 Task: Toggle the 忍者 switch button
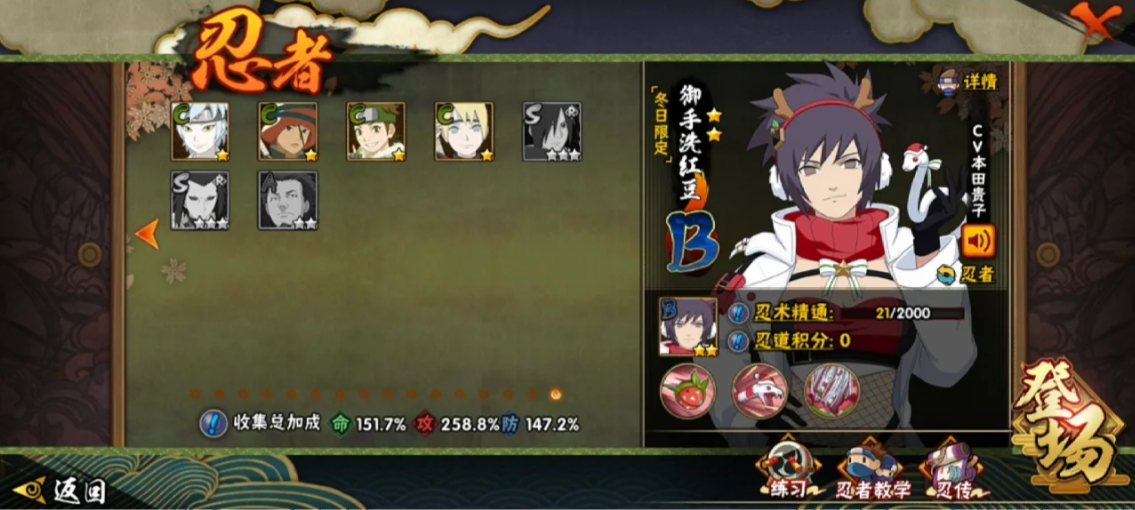pyautogui.click(x=965, y=274)
